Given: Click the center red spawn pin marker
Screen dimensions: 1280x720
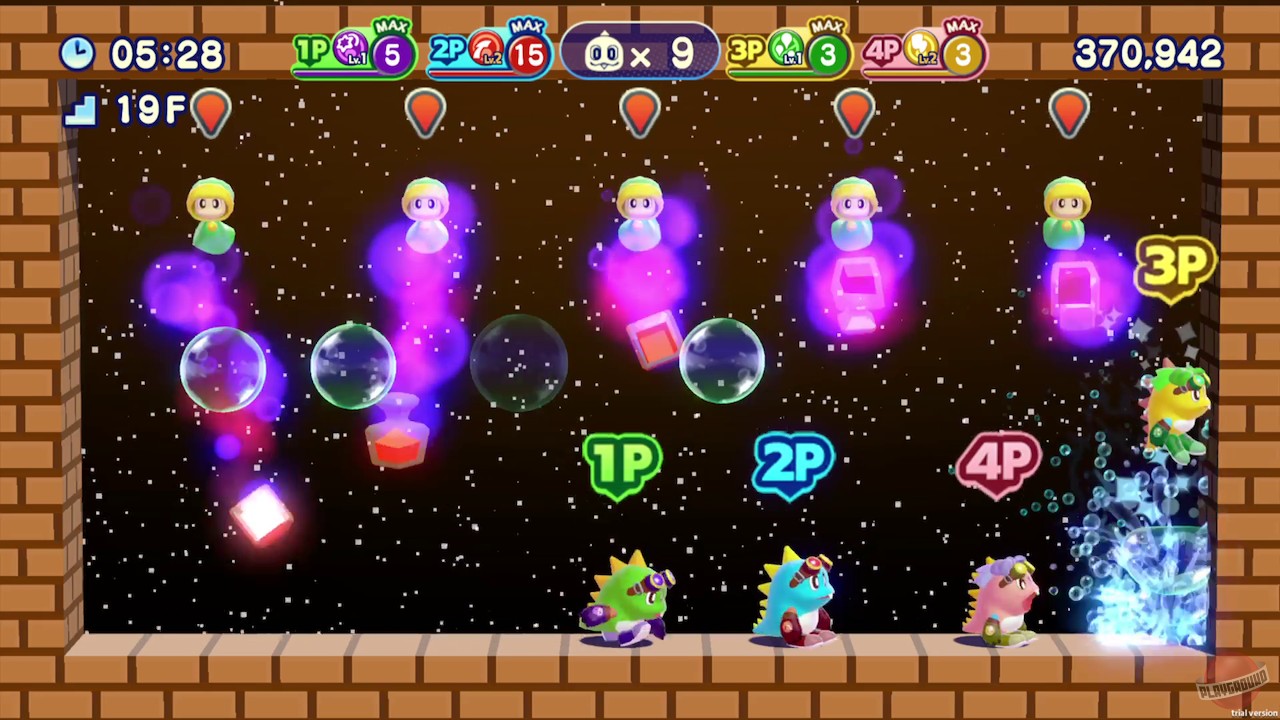Looking at the screenshot, I should click(x=640, y=110).
